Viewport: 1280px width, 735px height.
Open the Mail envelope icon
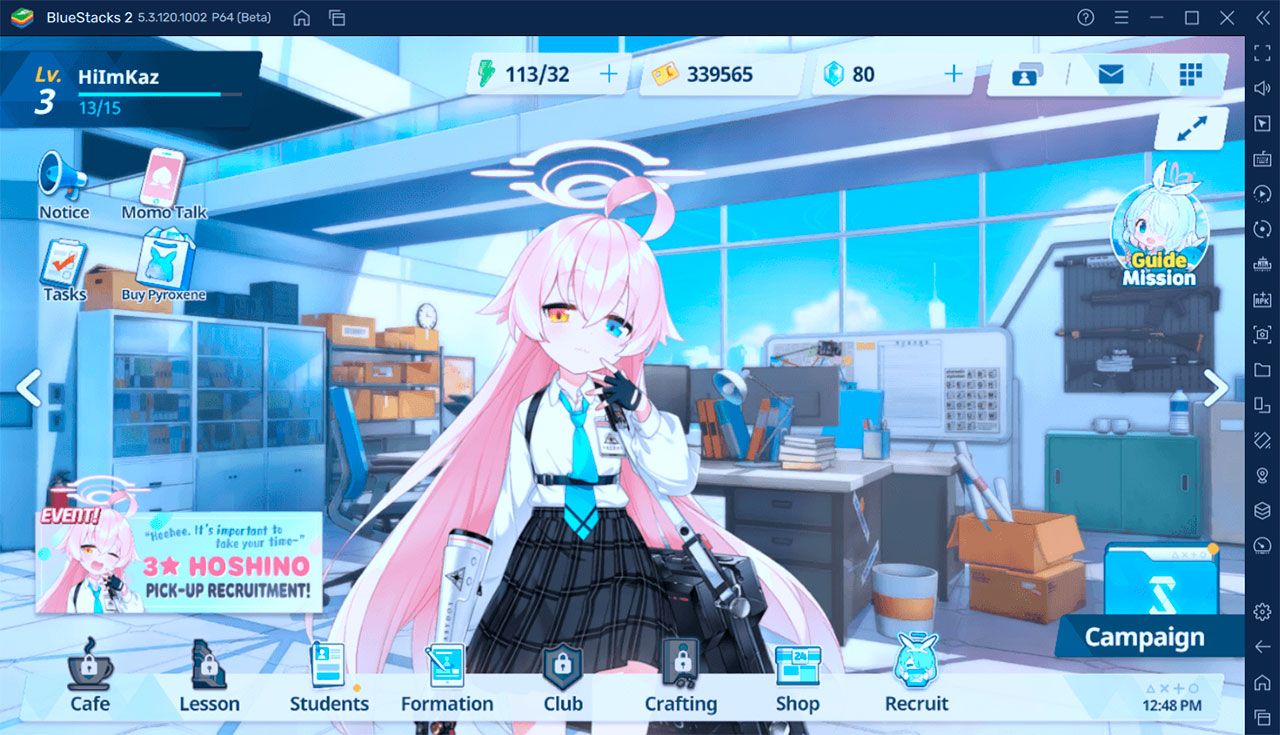tap(1110, 73)
